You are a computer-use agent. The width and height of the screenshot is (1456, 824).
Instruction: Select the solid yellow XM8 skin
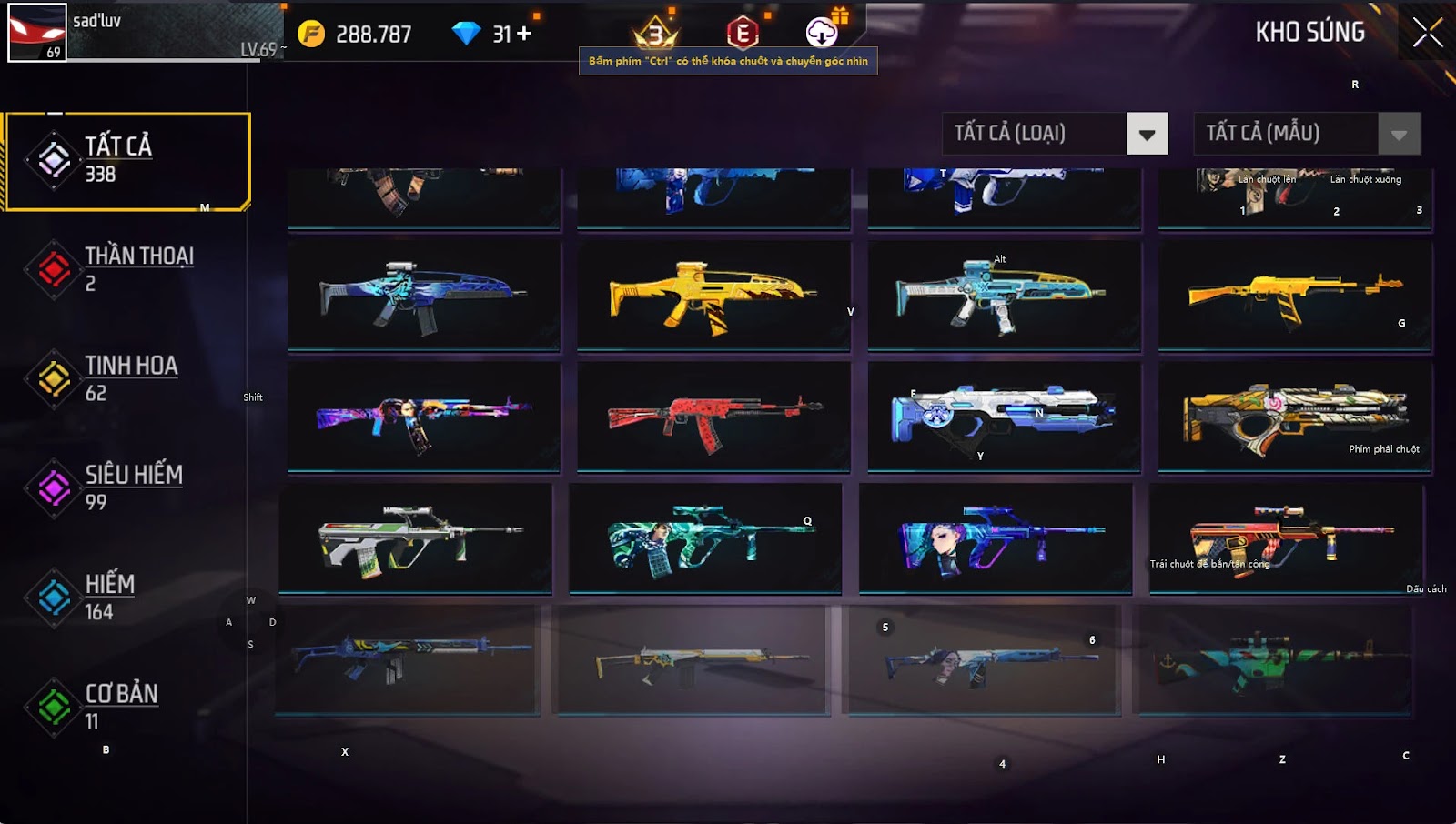(713, 295)
